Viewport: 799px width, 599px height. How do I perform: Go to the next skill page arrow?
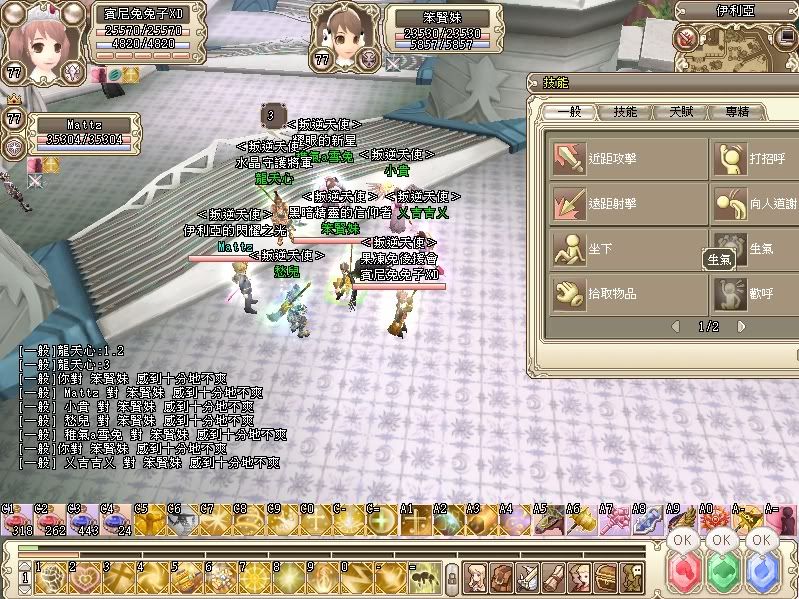(x=741, y=326)
